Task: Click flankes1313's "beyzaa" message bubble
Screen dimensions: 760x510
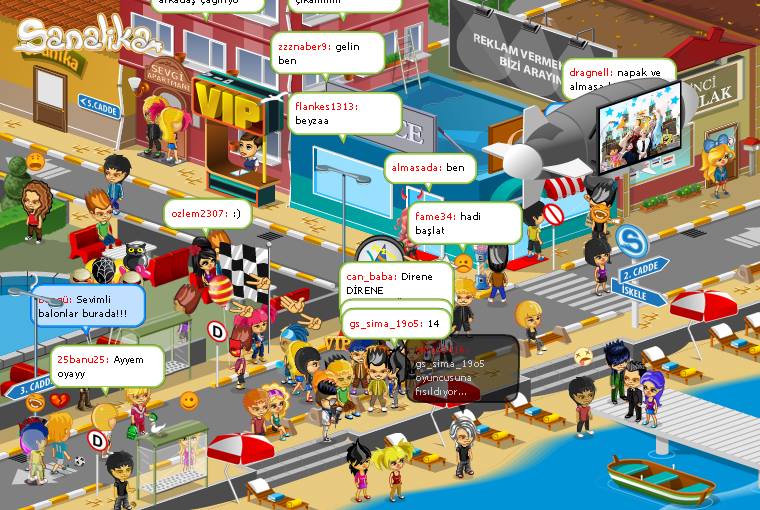Action: (x=335, y=112)
